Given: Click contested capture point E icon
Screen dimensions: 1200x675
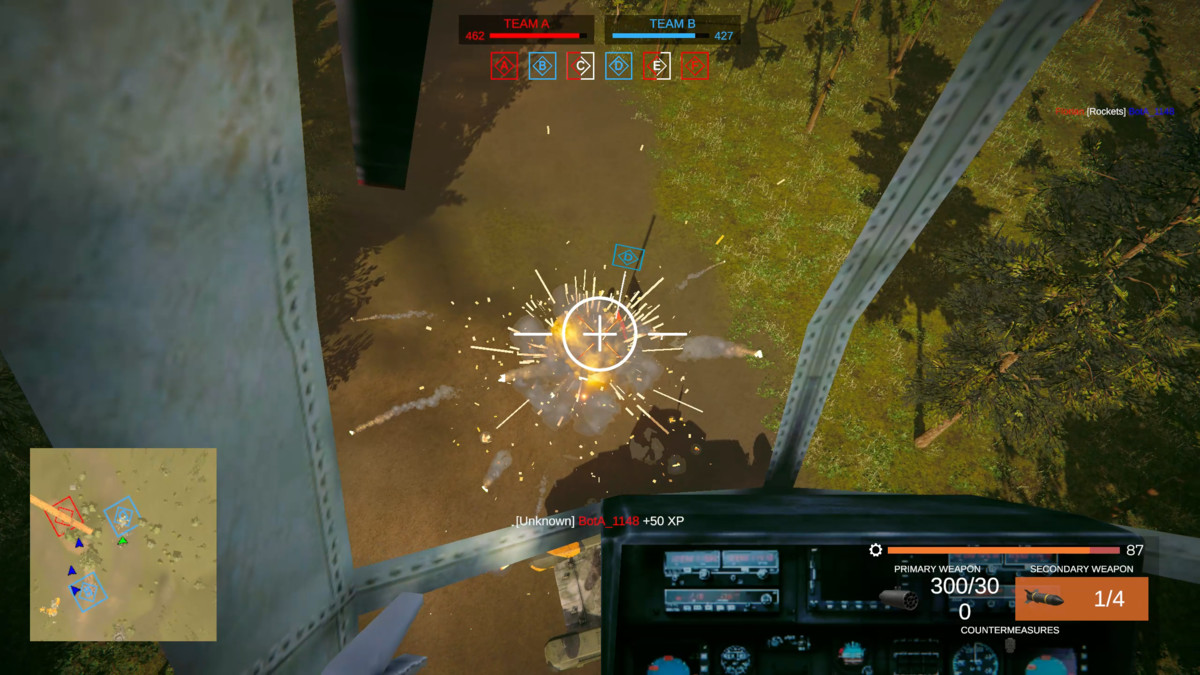Looking at the screenshot, I should [657, 66].
